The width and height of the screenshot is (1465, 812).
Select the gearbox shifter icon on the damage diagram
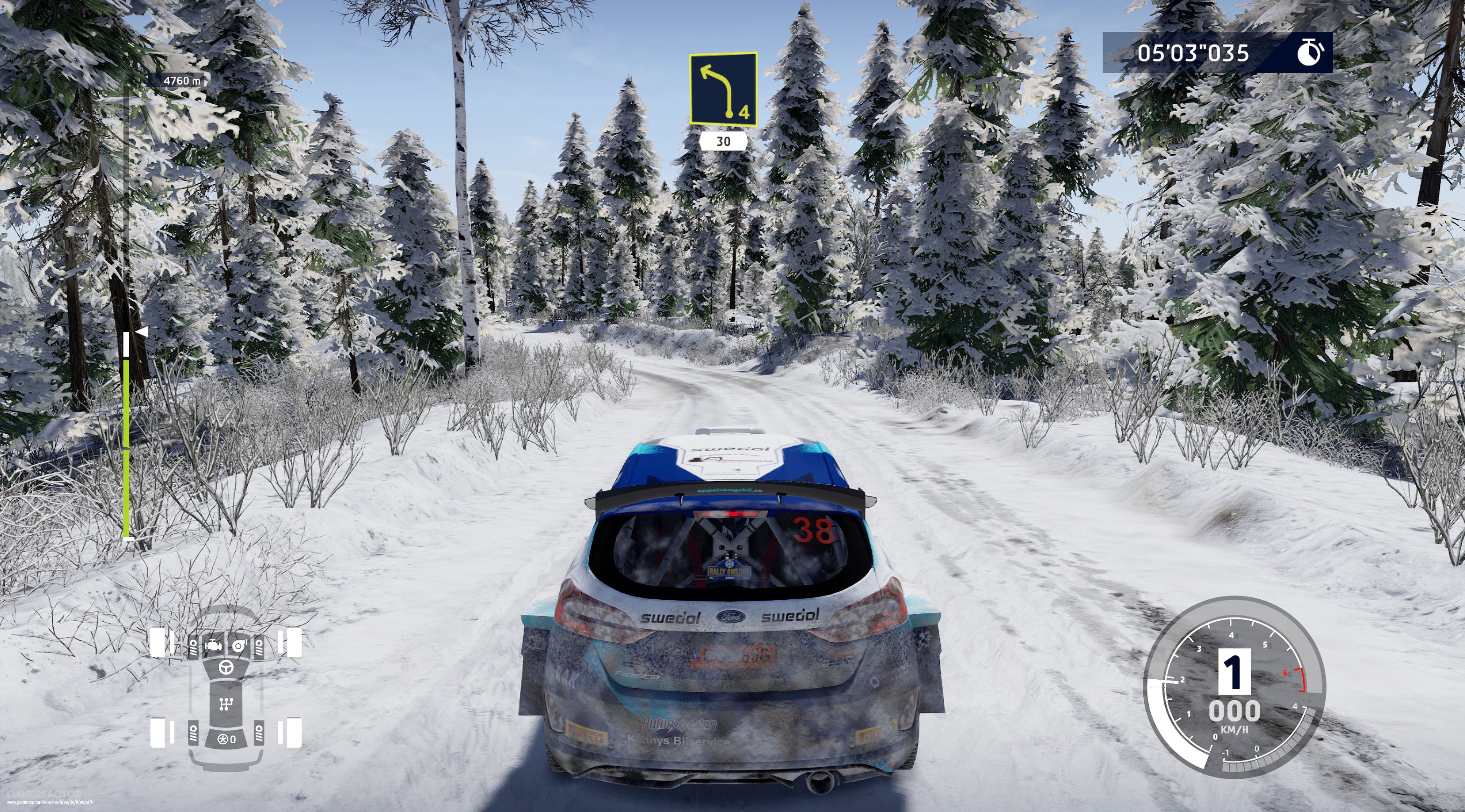pyautogui.click(x=226, y=704)
